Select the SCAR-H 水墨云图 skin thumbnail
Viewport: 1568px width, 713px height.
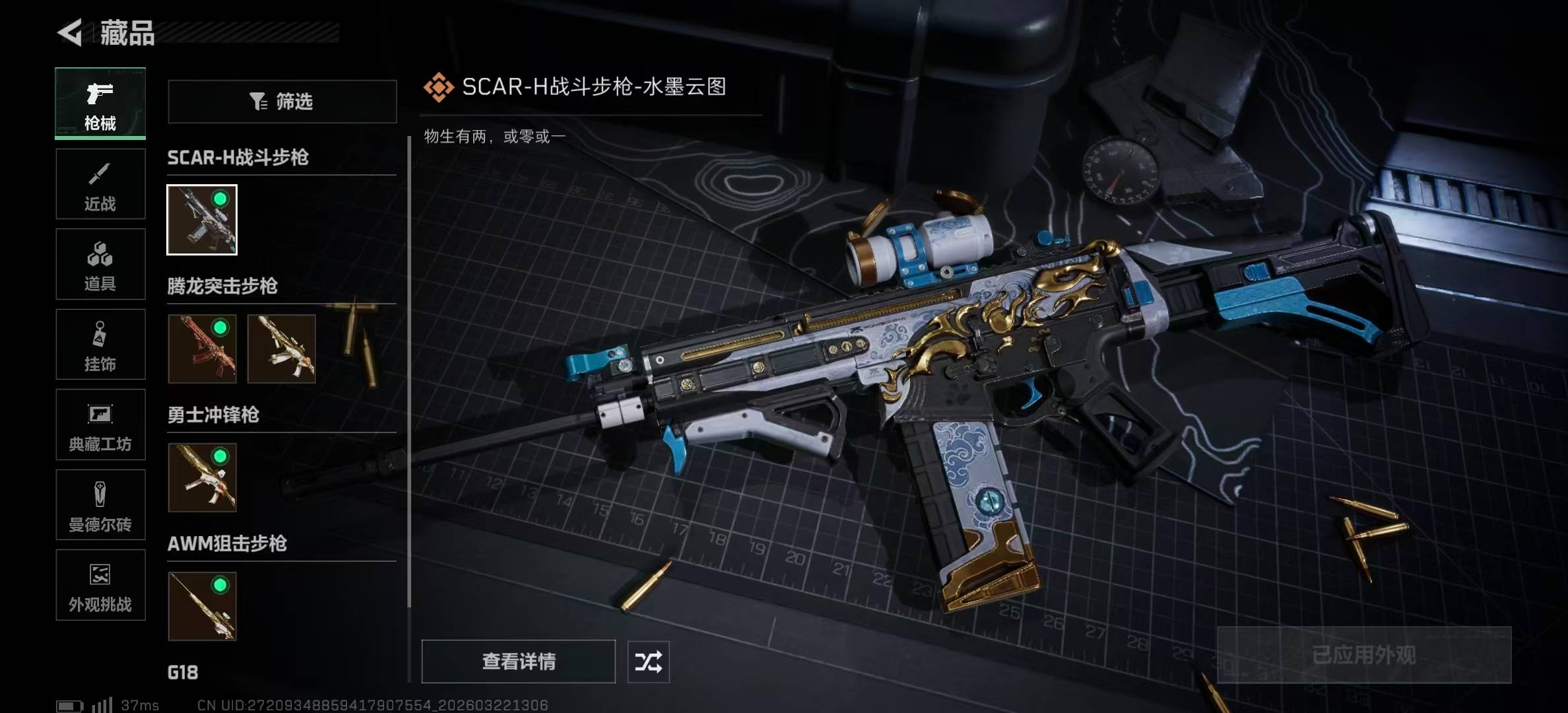click(202, 220)
